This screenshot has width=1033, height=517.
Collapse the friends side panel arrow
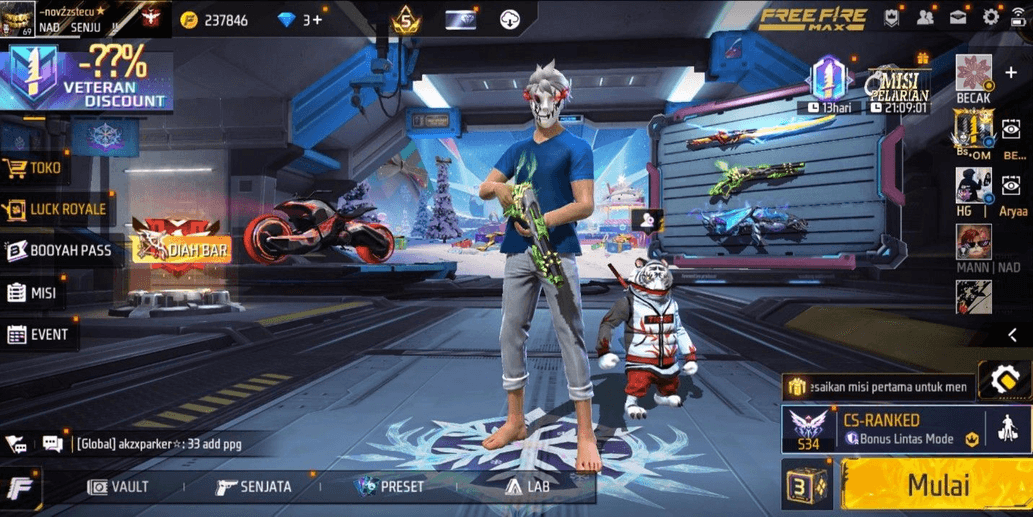1012,336
